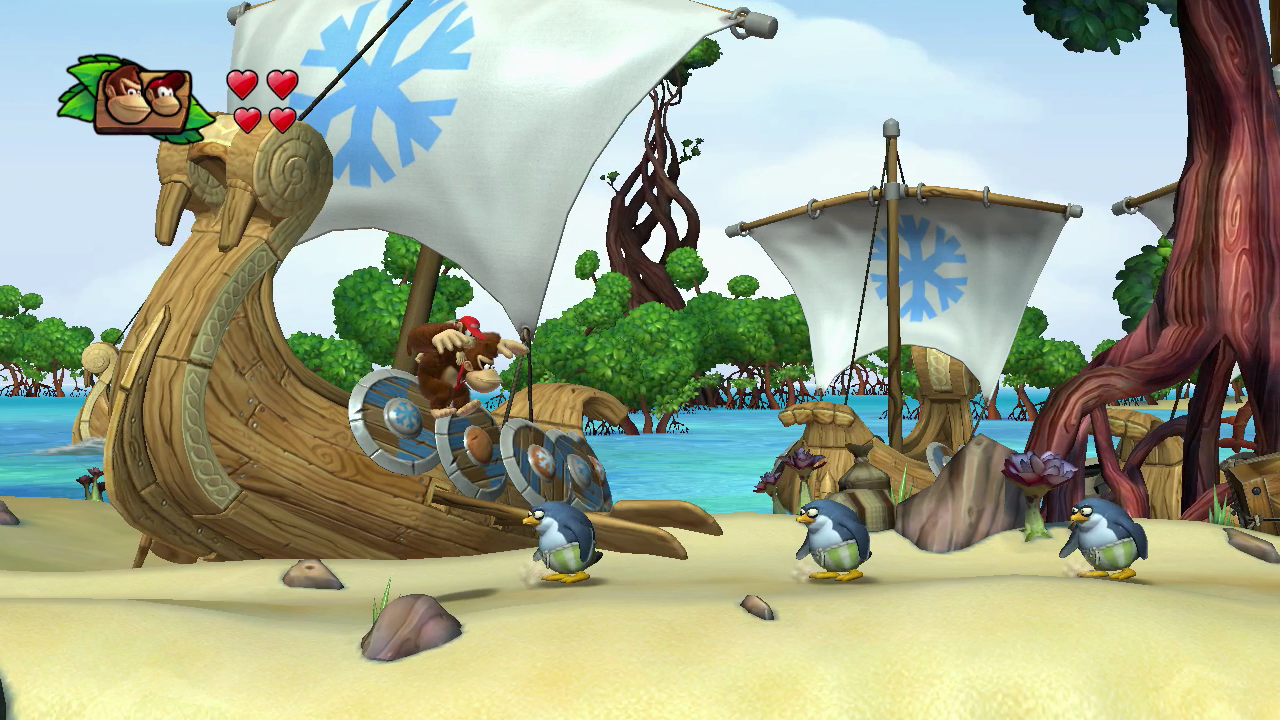Select the top-left health heart icon

click(x=240, y=86)
